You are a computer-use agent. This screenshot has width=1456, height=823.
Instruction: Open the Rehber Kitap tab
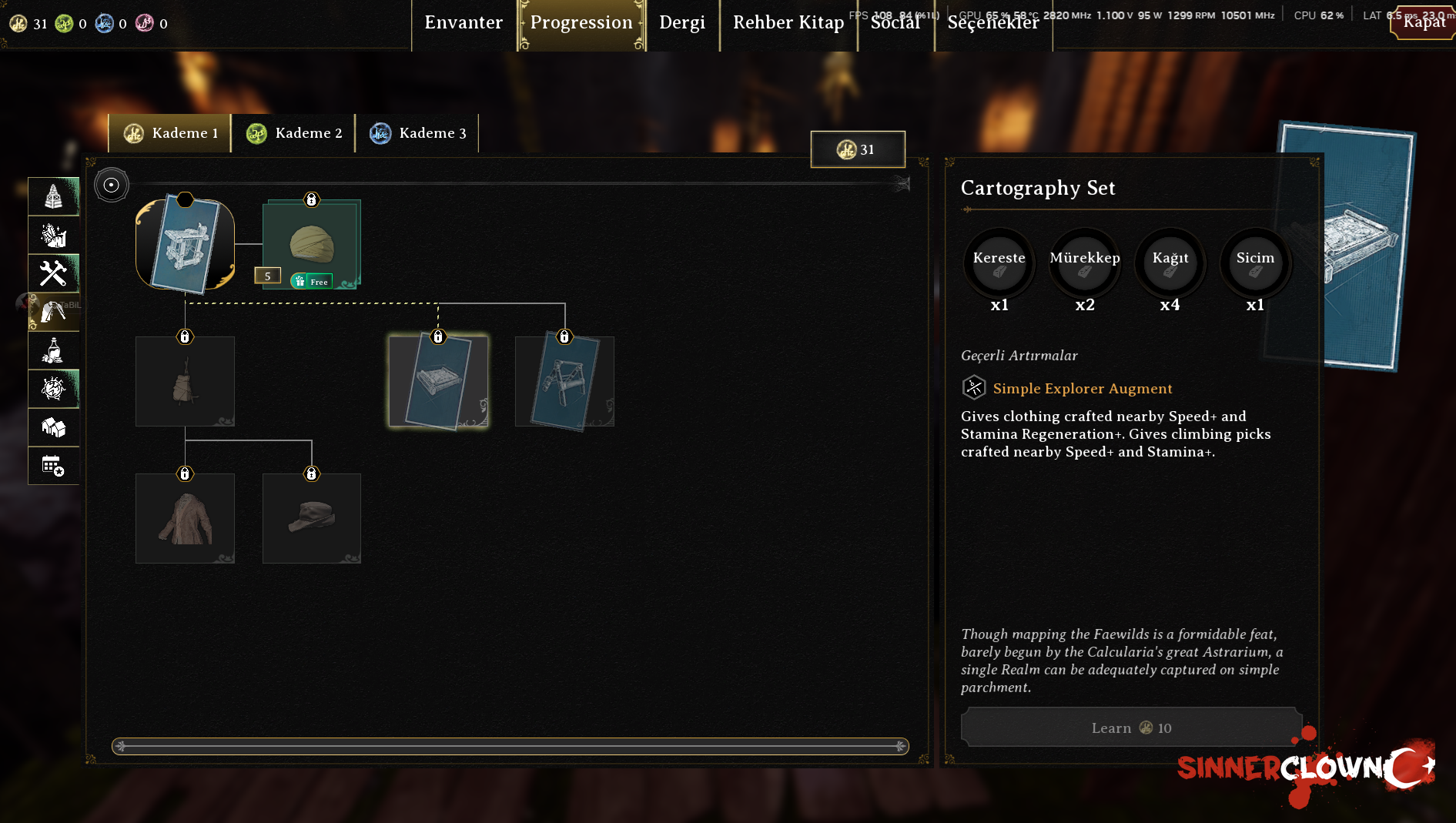pyautogui.click(x=788, y=23)
